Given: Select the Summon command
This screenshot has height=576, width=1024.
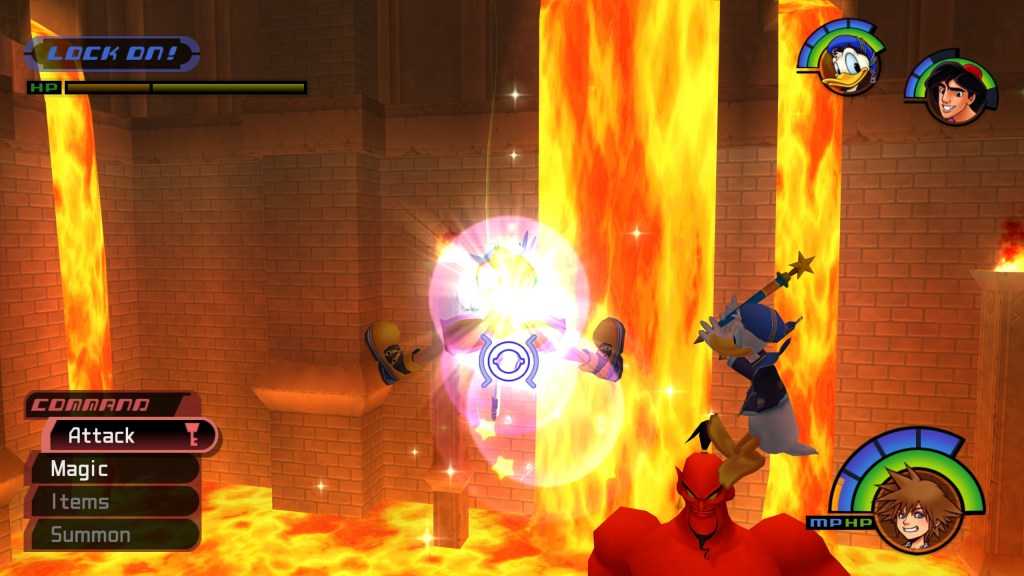Looking at the screenshot, I should pyautogui.click(x=110, y=535).
